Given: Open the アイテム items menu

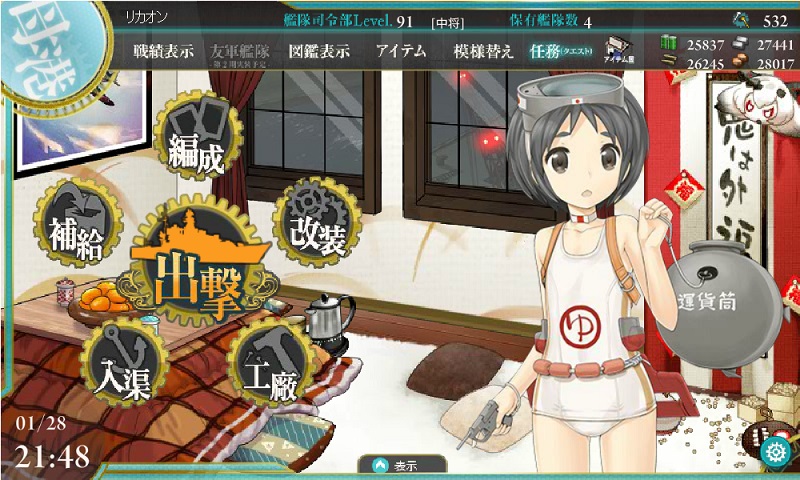Looking at the screenshot, I should click(402, 52).
